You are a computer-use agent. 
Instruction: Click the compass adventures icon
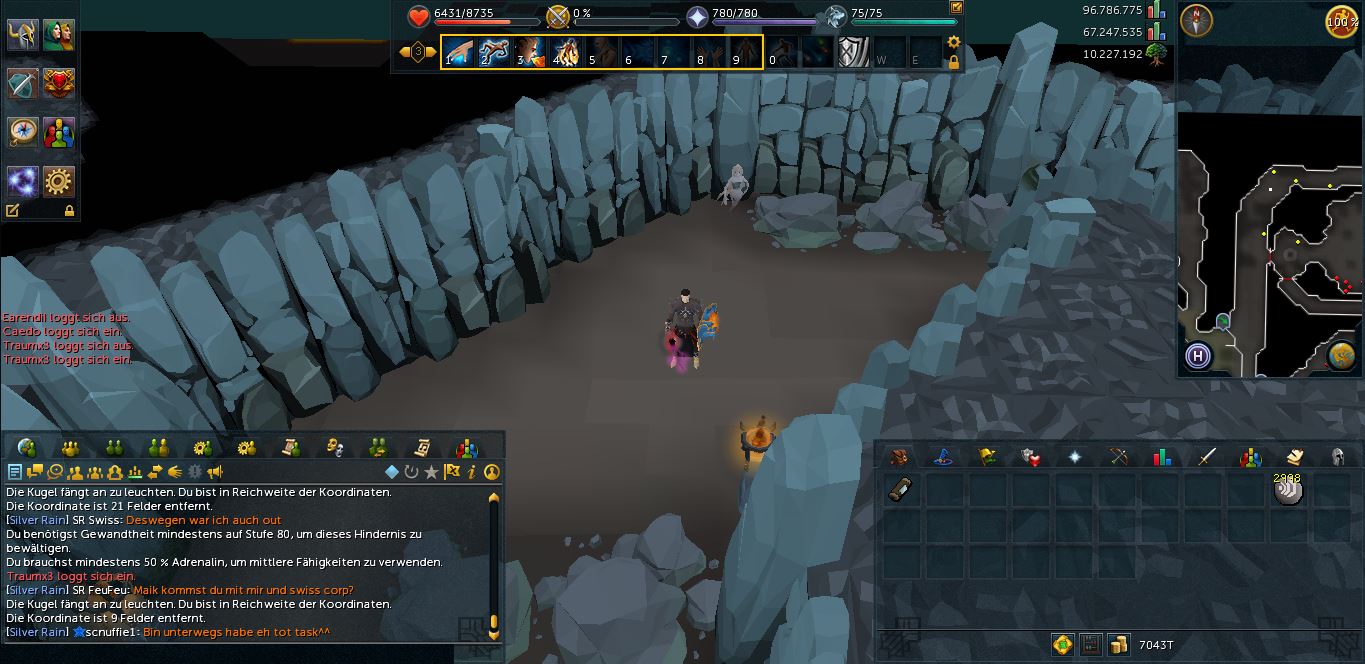23,132
